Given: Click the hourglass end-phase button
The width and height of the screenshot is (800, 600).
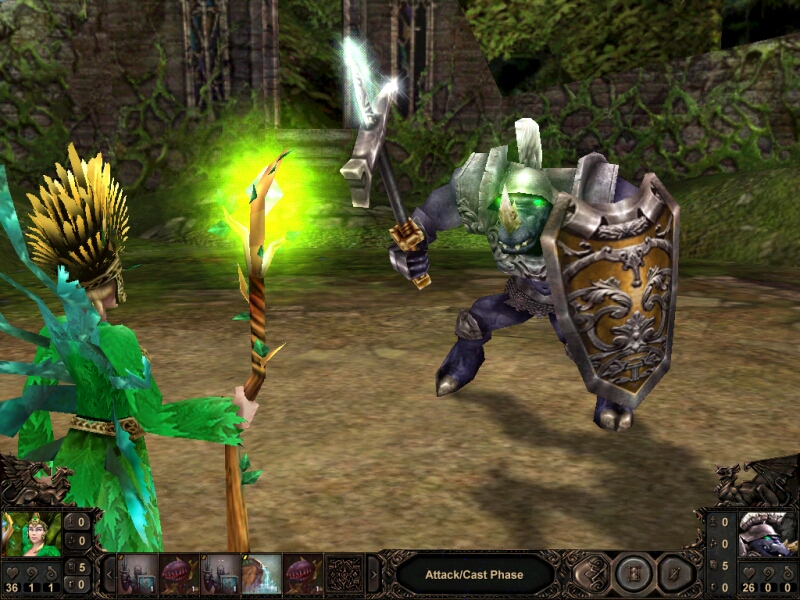Looking at the screenshot, I should click(x=634, y=574).
